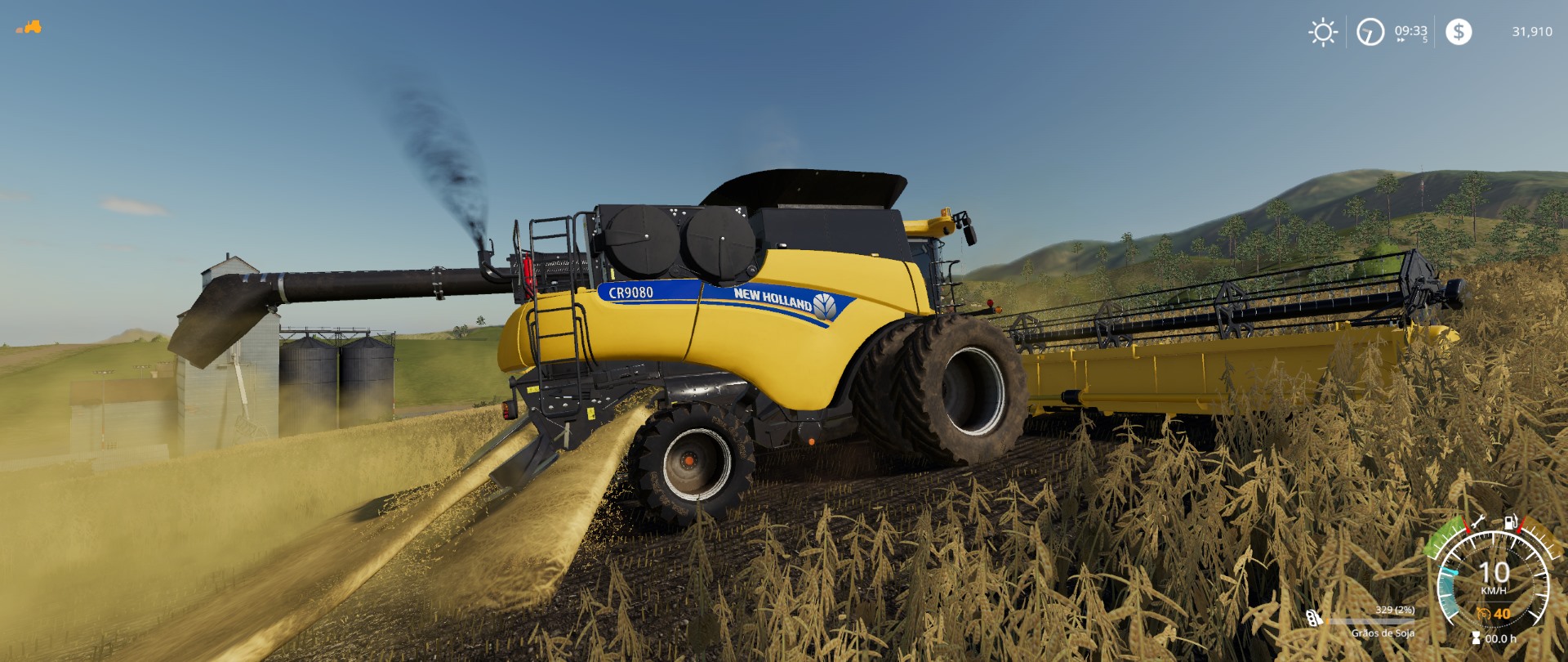Click the 31,910 money balance text
Viewport: 1568px width, 662px height.
[1533, 31]
